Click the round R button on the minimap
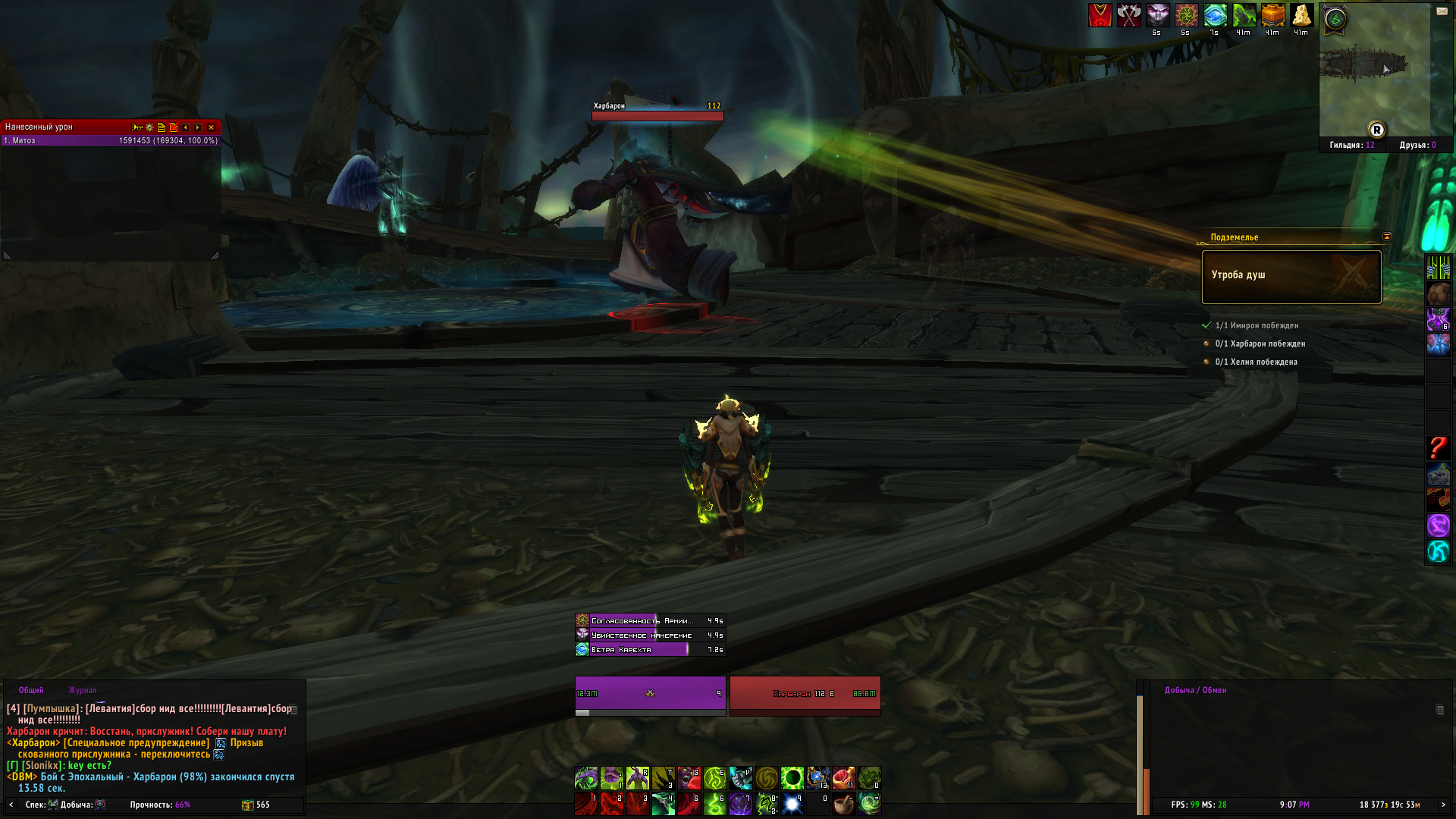This screenshot has height=819, width=1456. 1376,130
